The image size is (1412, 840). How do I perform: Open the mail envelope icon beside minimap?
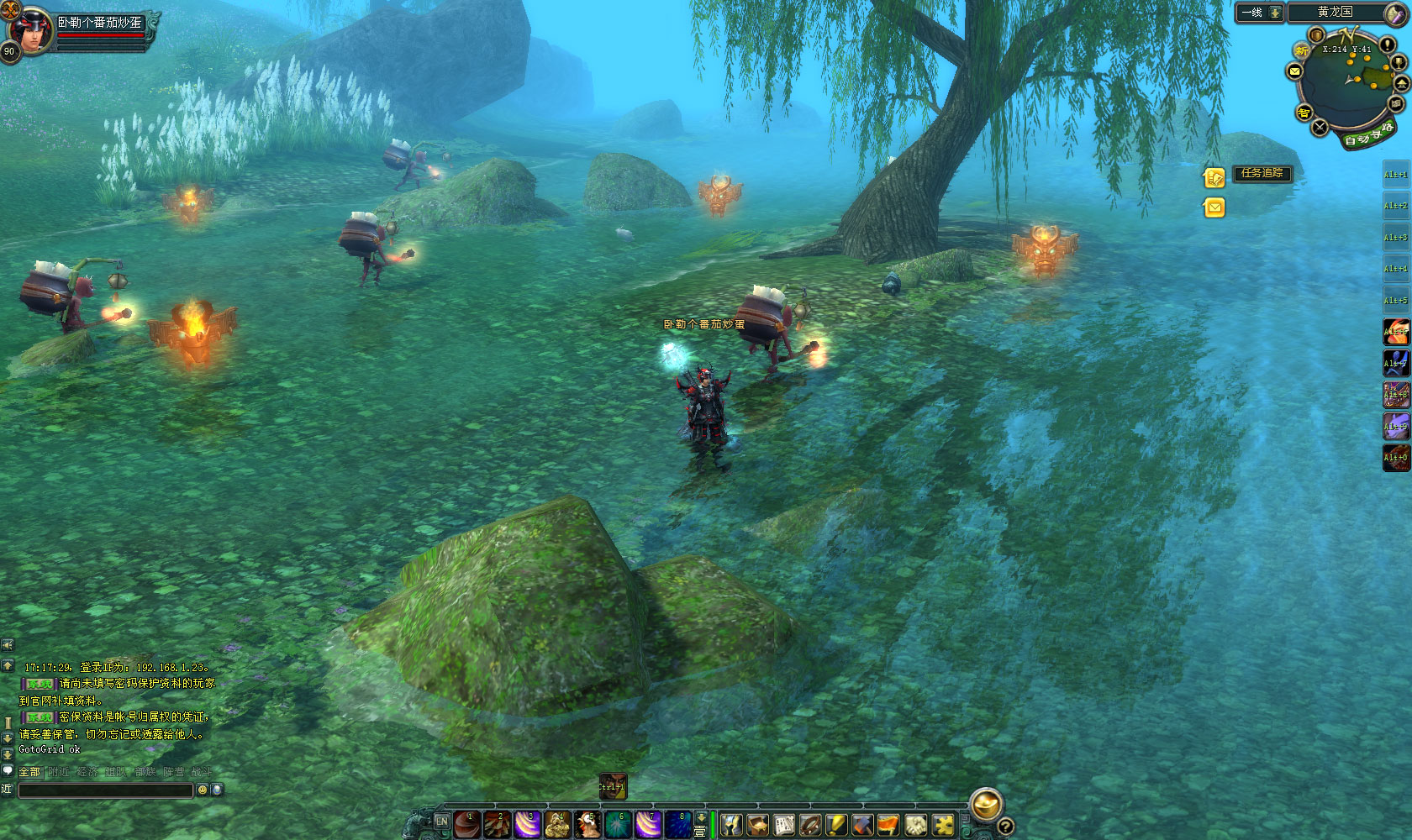coord(1295,71)
